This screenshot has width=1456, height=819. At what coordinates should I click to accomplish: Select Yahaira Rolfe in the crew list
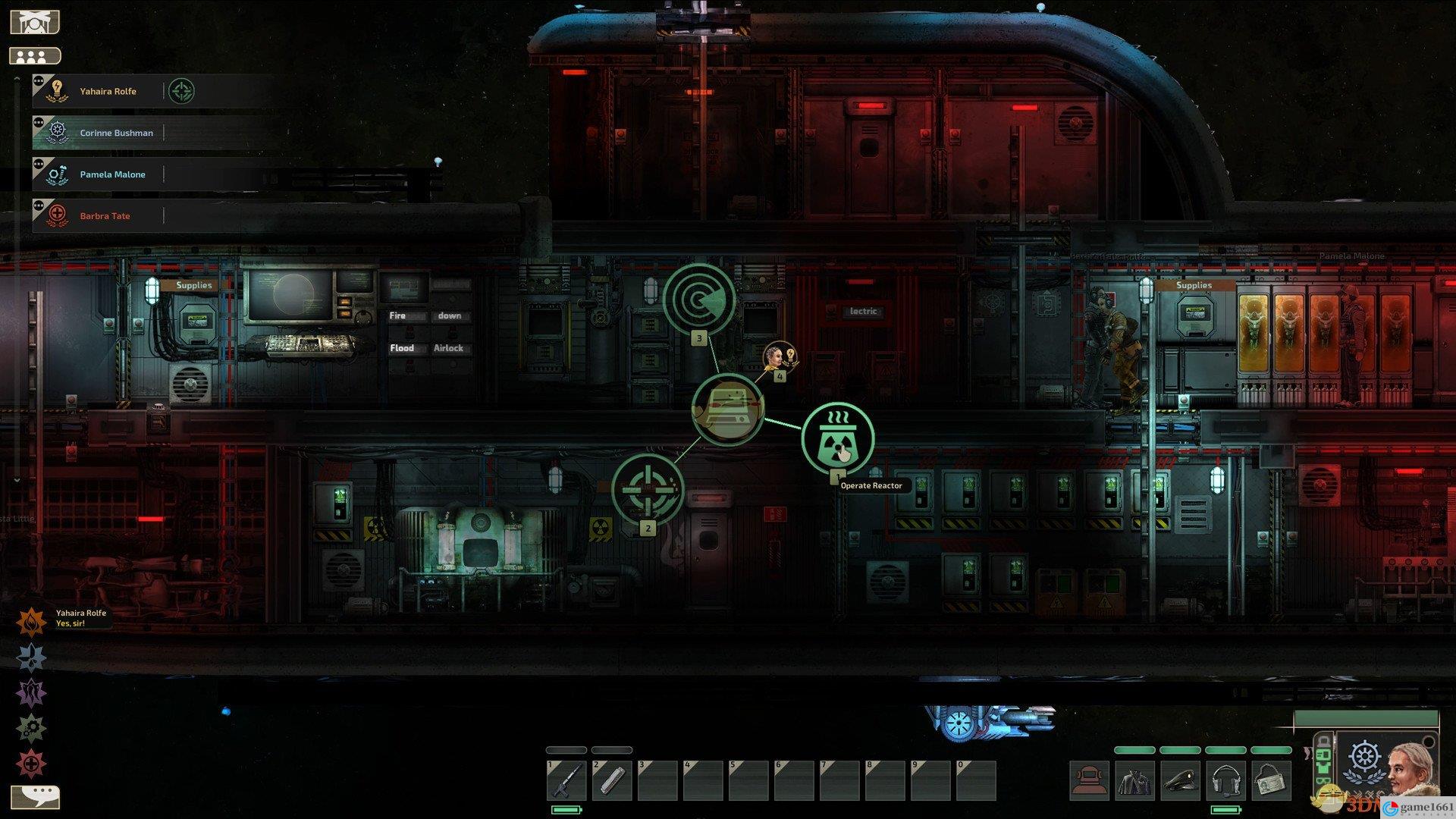point(108,91)
